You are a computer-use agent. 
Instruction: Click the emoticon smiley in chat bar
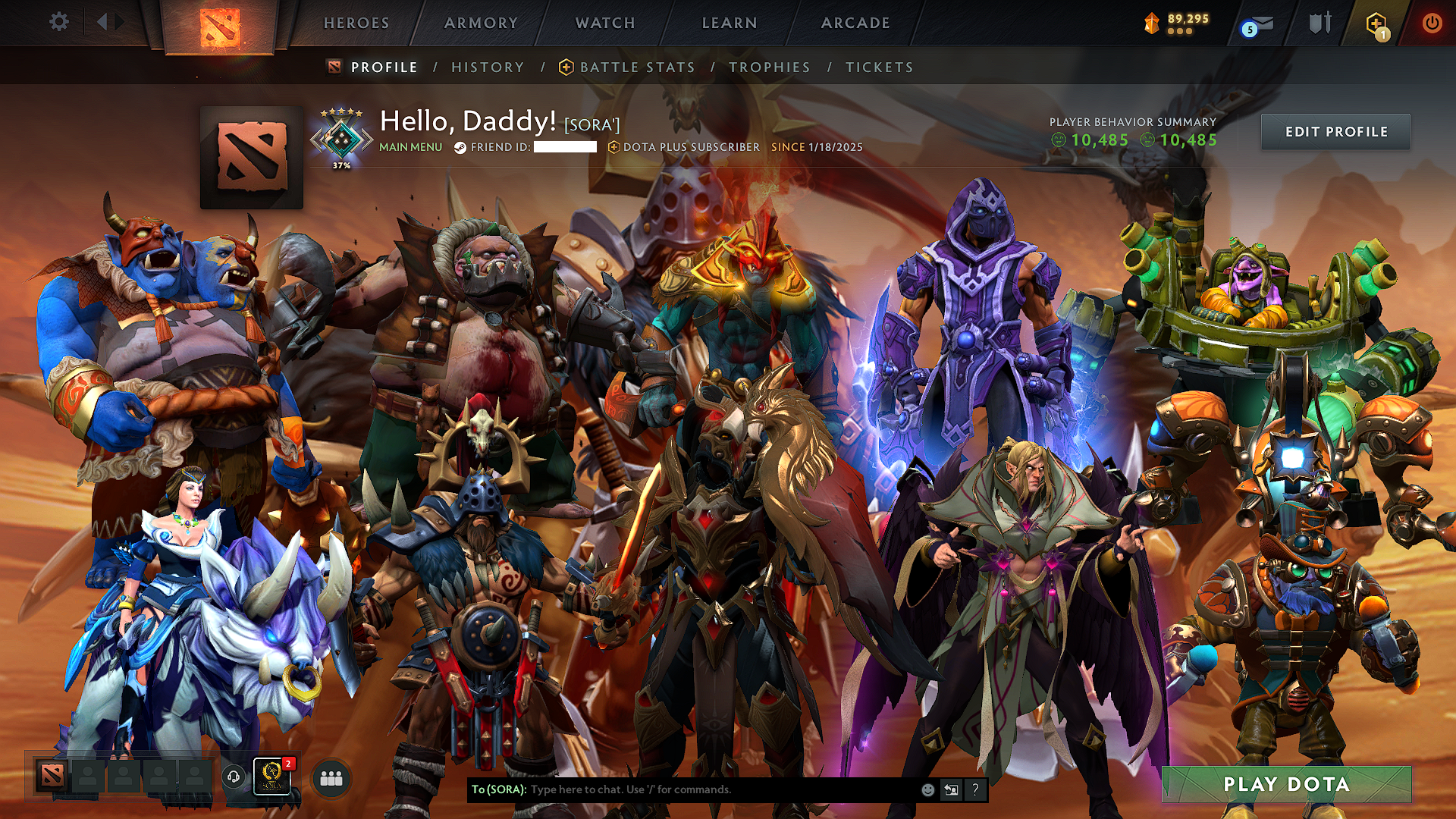click(927, 790)
